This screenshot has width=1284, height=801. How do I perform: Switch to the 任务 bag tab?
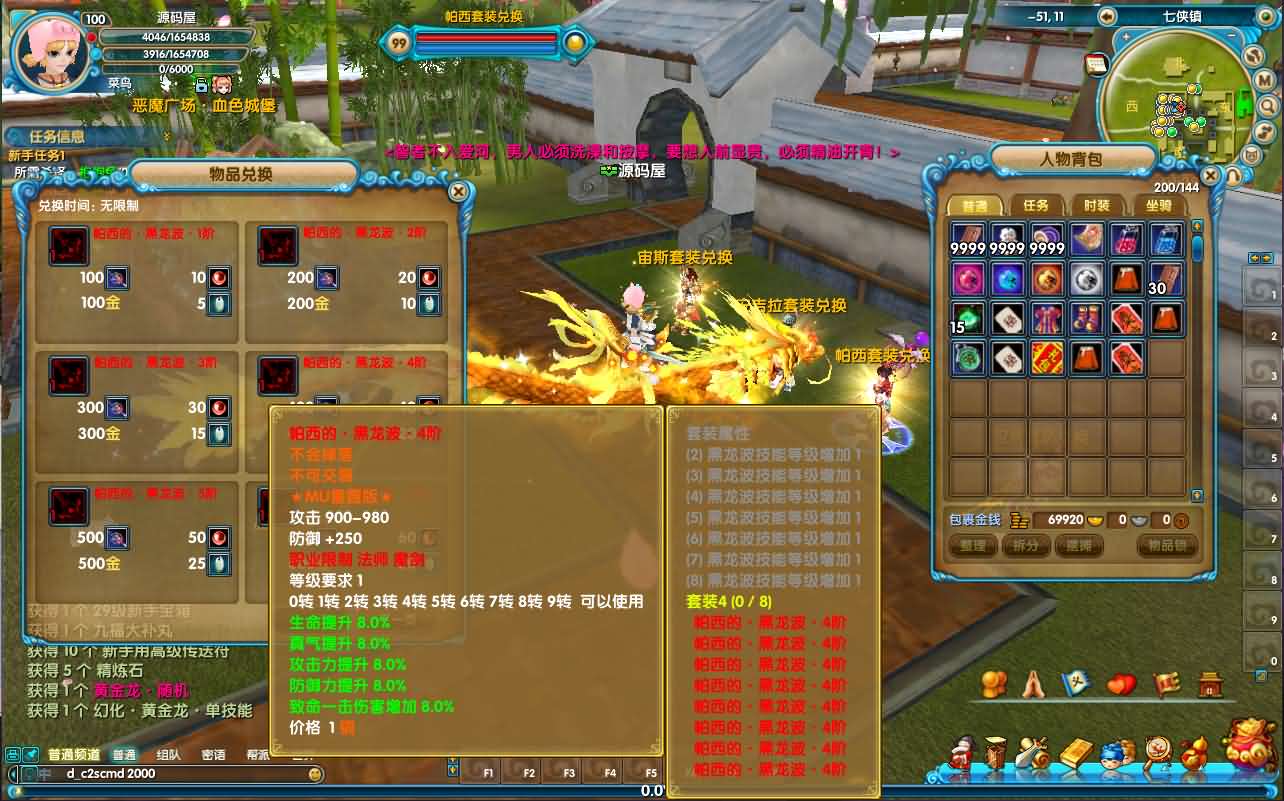[1036, 206]
